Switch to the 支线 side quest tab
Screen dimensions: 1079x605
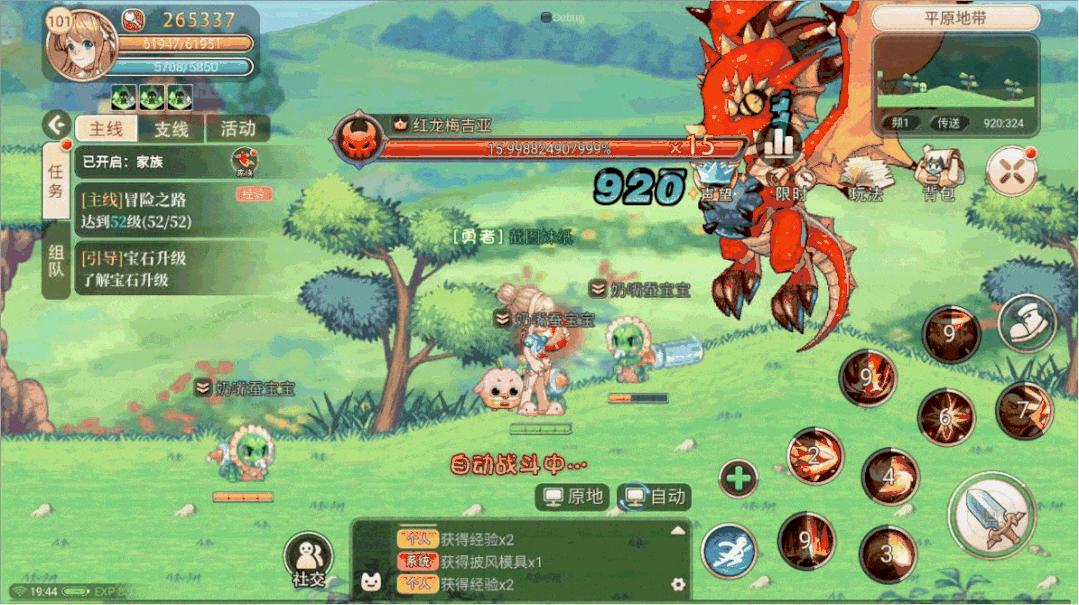[171, 129]
